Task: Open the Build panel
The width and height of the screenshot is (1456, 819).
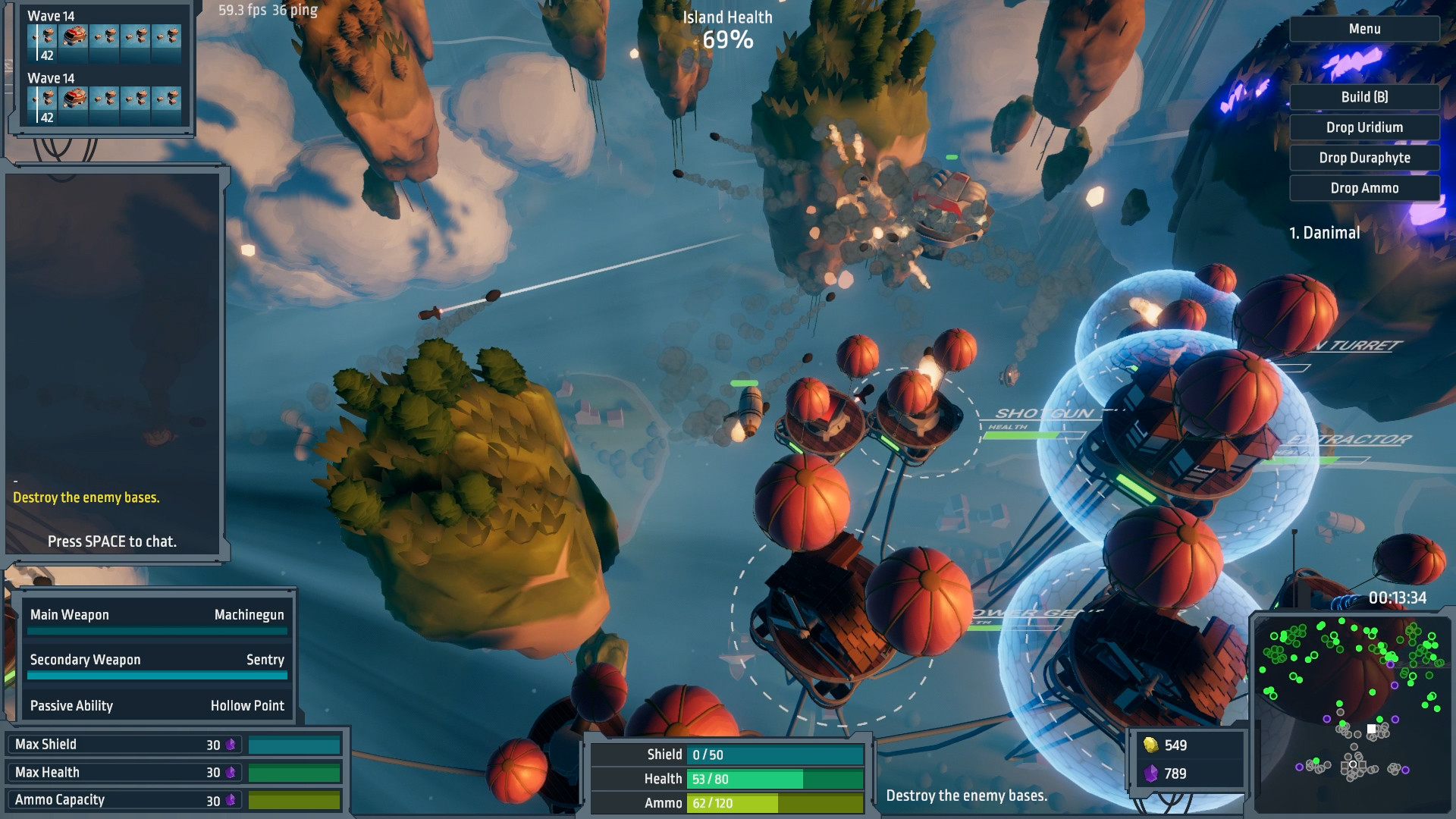Action: coord(1363,97)
